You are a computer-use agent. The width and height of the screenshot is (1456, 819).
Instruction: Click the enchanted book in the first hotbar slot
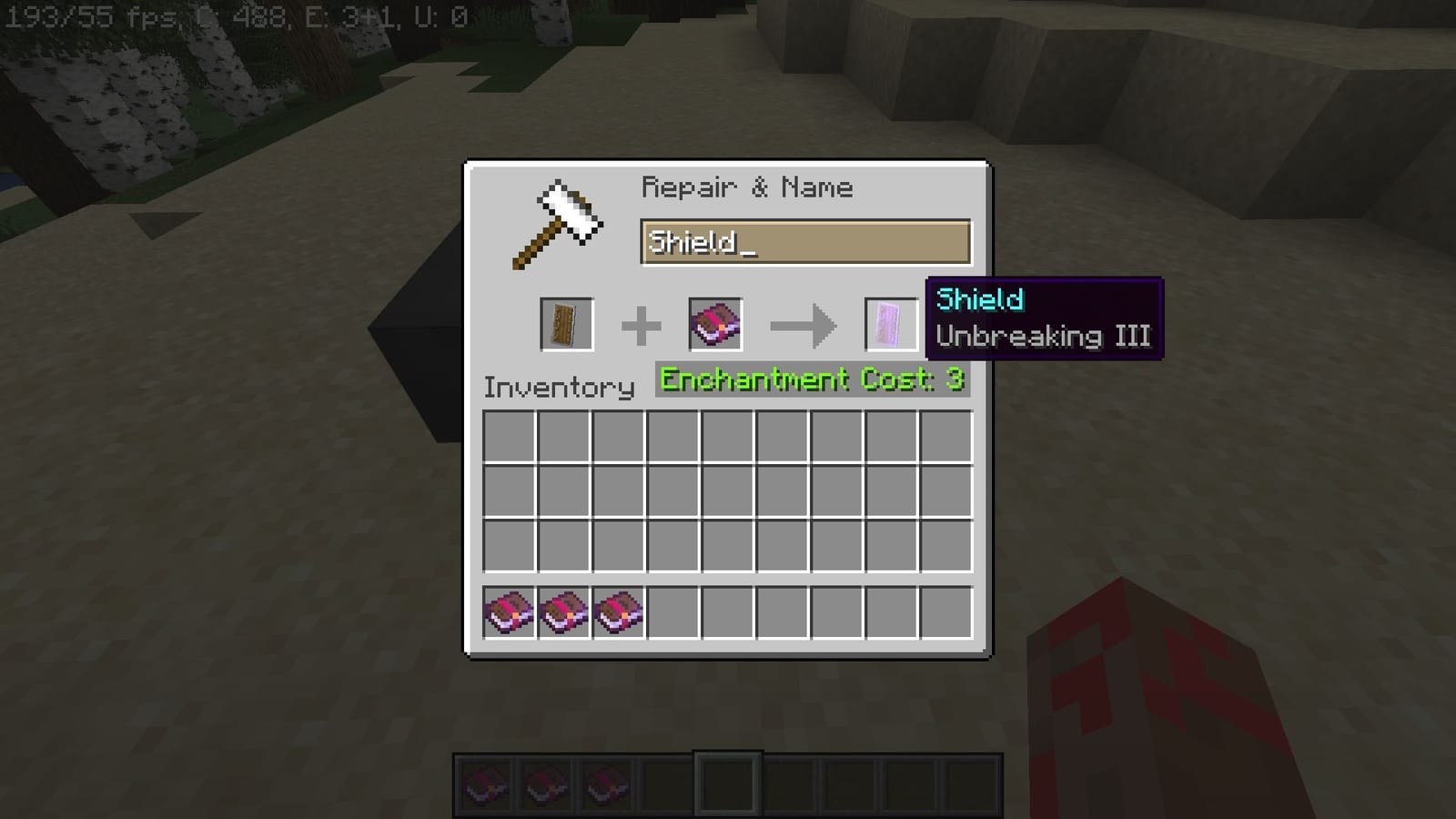click(485, 781)
